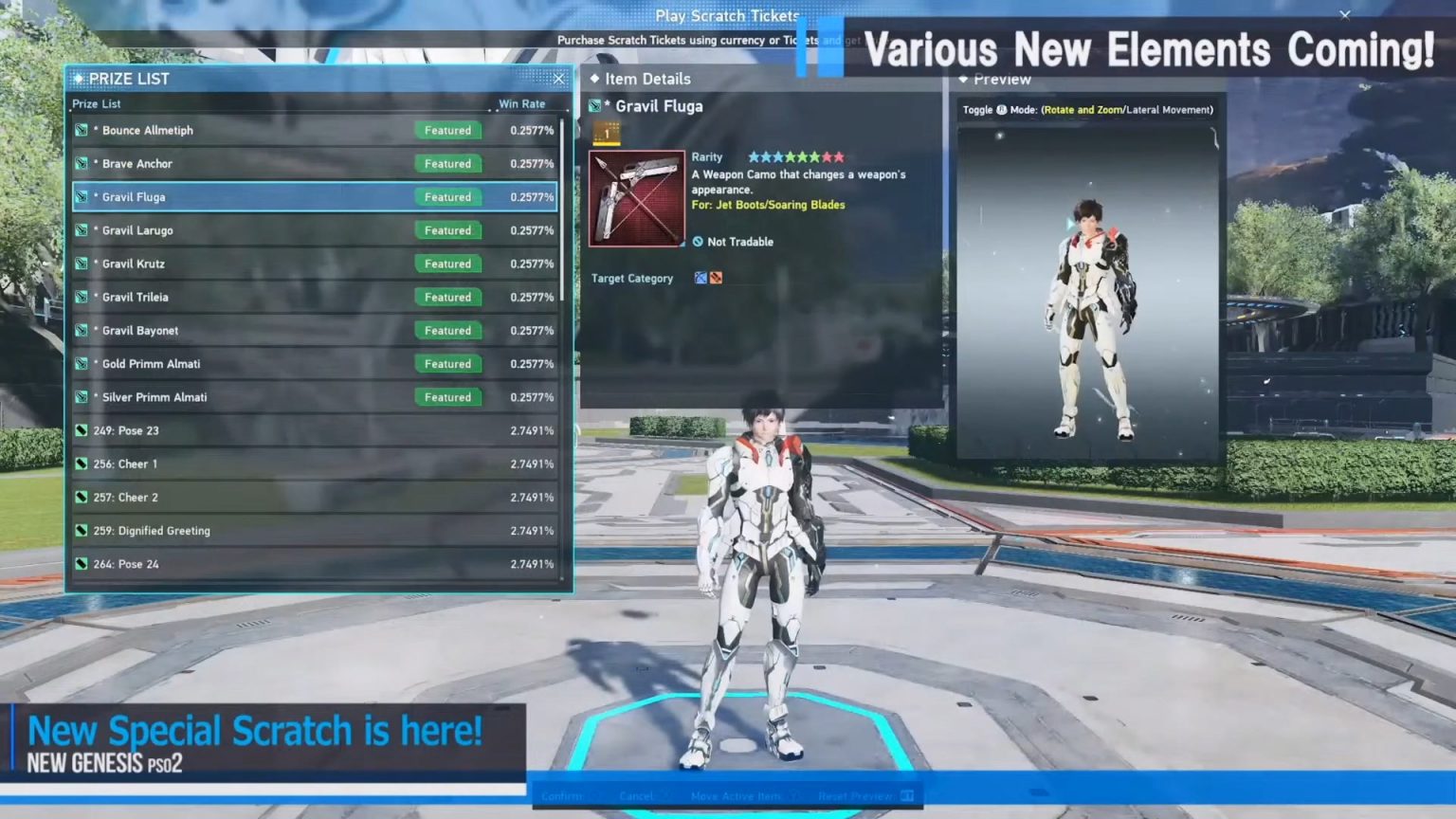Image resolution: width=1456 pixels, height=819 pixels.
Task: Click the icon beside entry 249: Pose 23
Action: 82,430
